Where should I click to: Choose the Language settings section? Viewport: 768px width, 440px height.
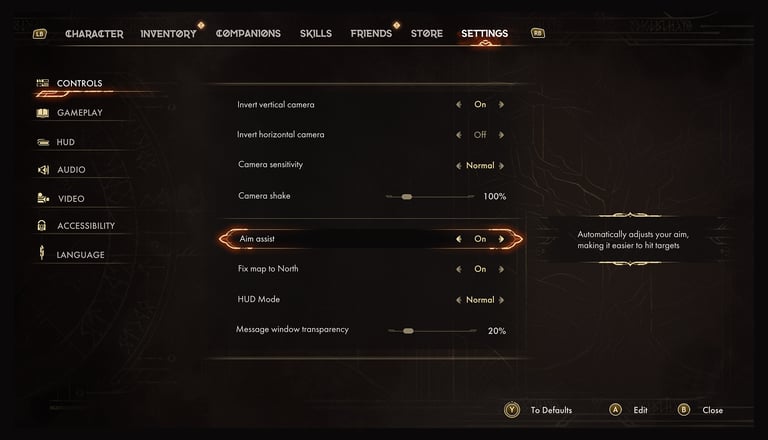80,255
